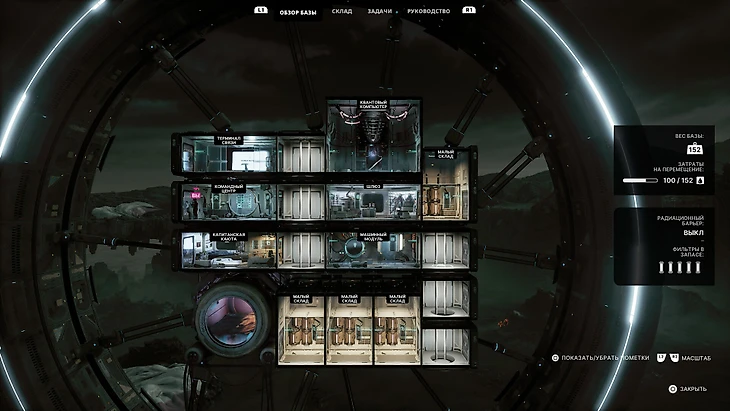Viewport: 730px width, 411px height.
Task: Show the Руководство tab
Action: 428,11
